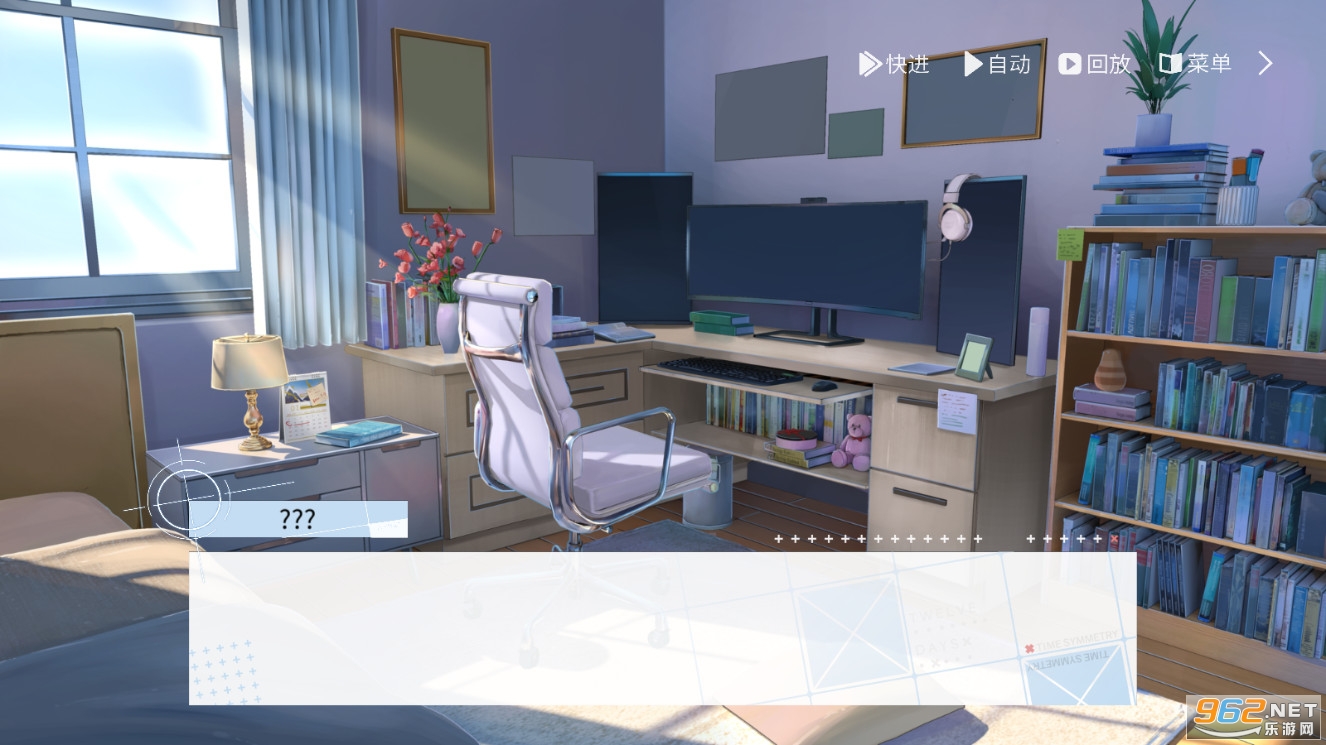Click the open-book icon next to 菜单

1170,64
